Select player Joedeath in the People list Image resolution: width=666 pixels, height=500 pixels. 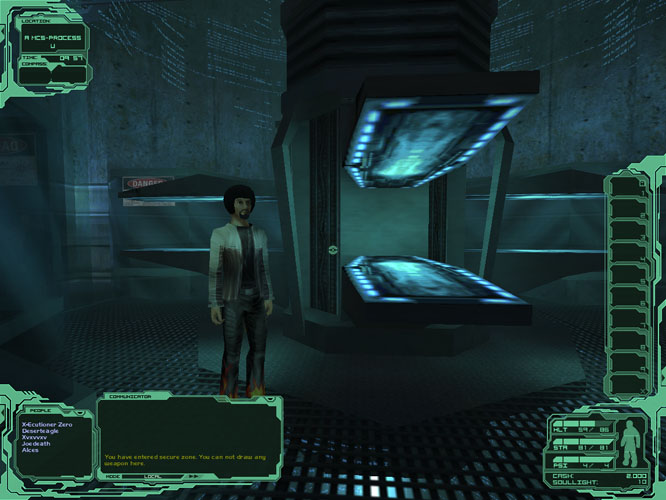(36, 445)
